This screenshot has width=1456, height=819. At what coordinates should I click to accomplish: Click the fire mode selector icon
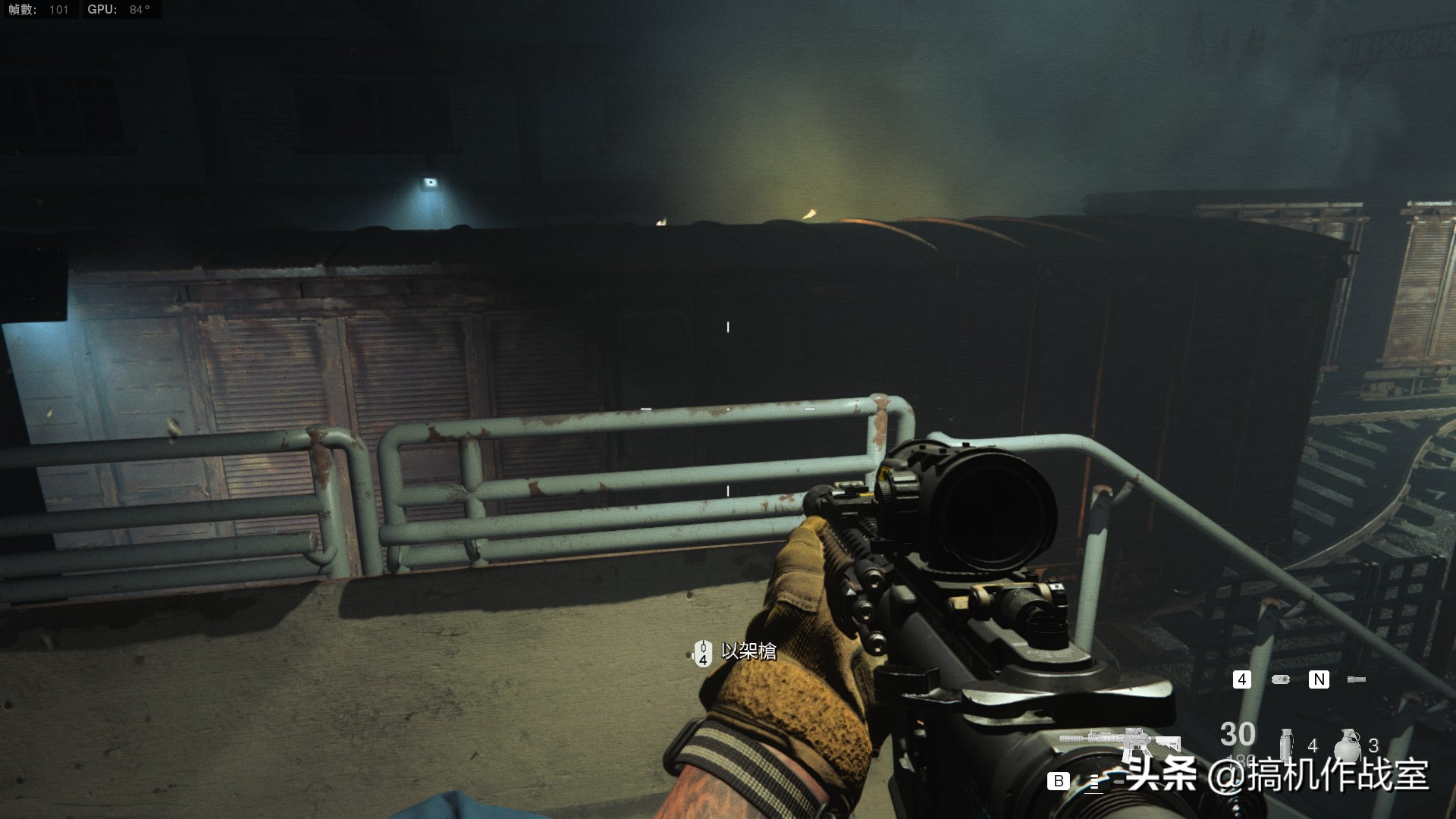coord(1094,782)
